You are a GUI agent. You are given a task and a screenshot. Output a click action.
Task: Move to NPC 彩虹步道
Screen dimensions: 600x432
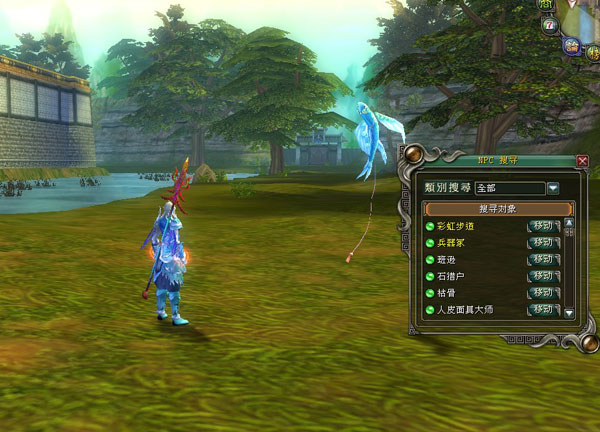[543, 226]
